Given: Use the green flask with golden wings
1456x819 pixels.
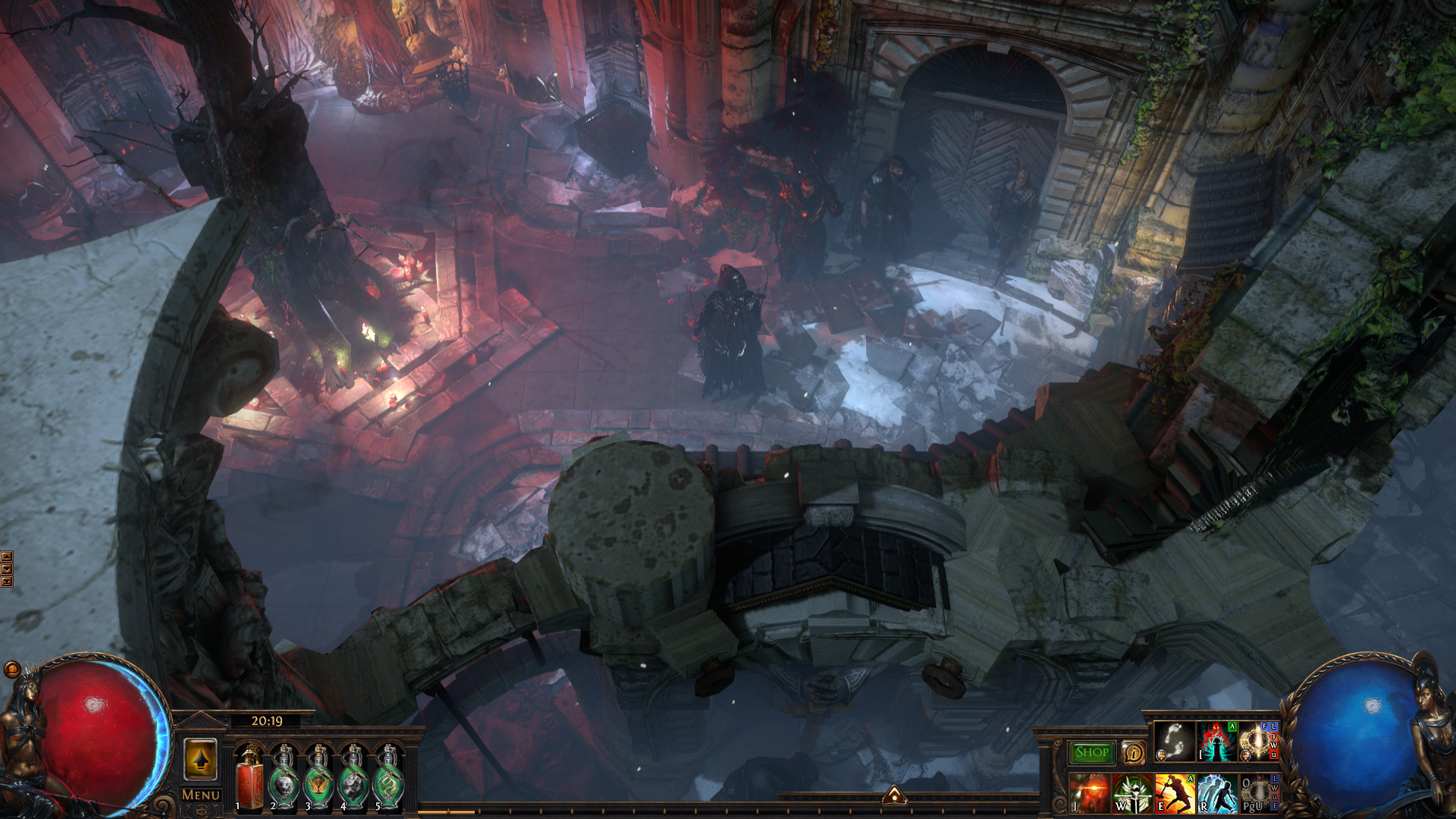Looking at the screenshot, I should (318, 780).
